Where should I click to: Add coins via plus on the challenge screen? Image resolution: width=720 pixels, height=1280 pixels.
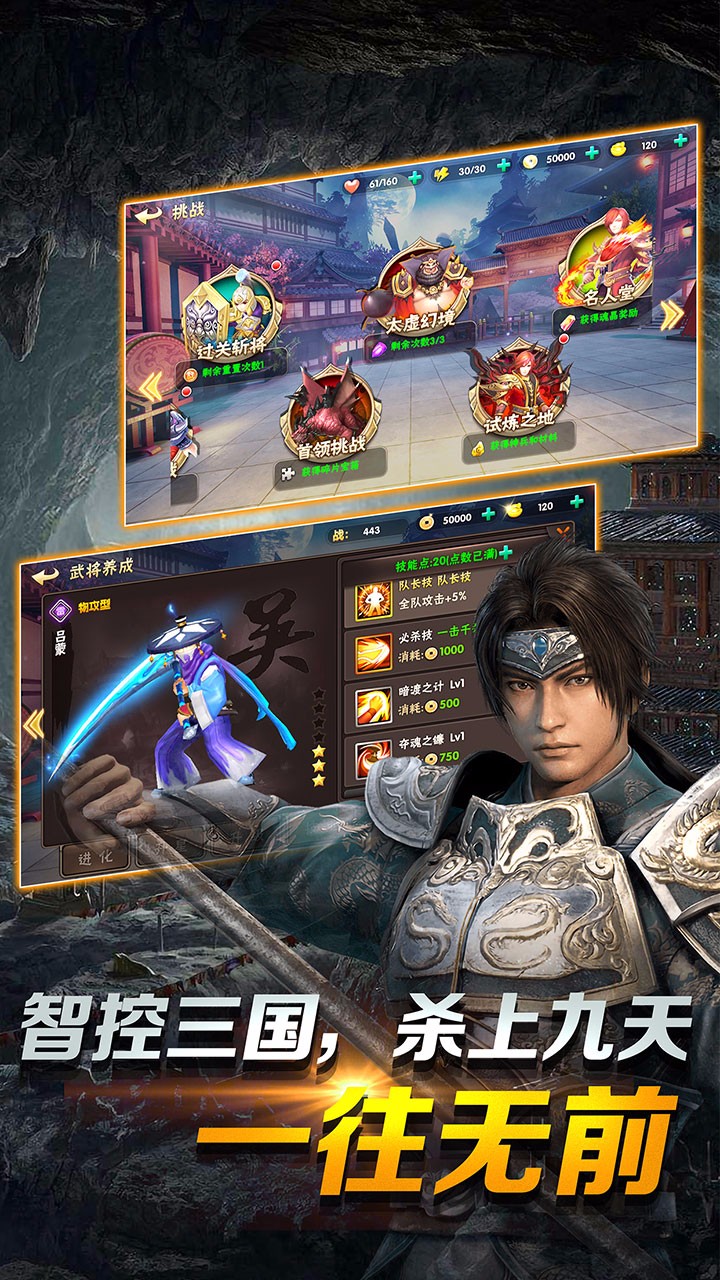(x=592, y=153)
